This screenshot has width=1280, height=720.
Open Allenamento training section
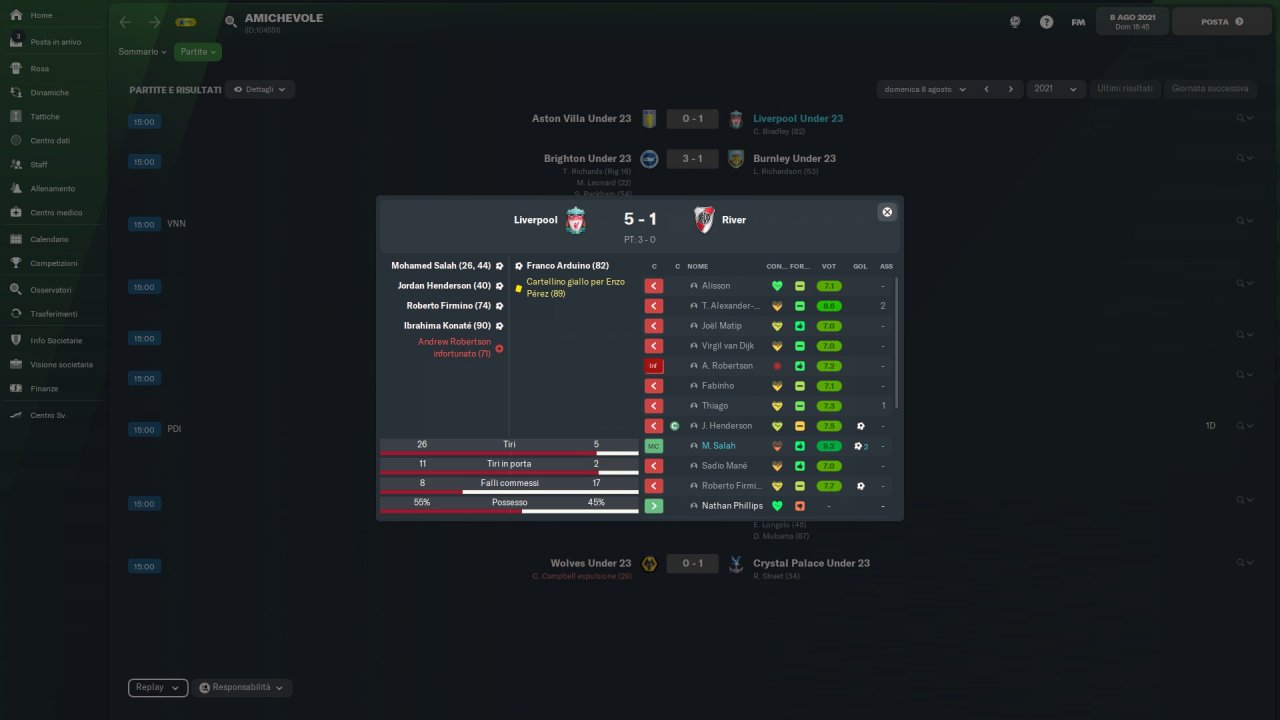(52, 189)
